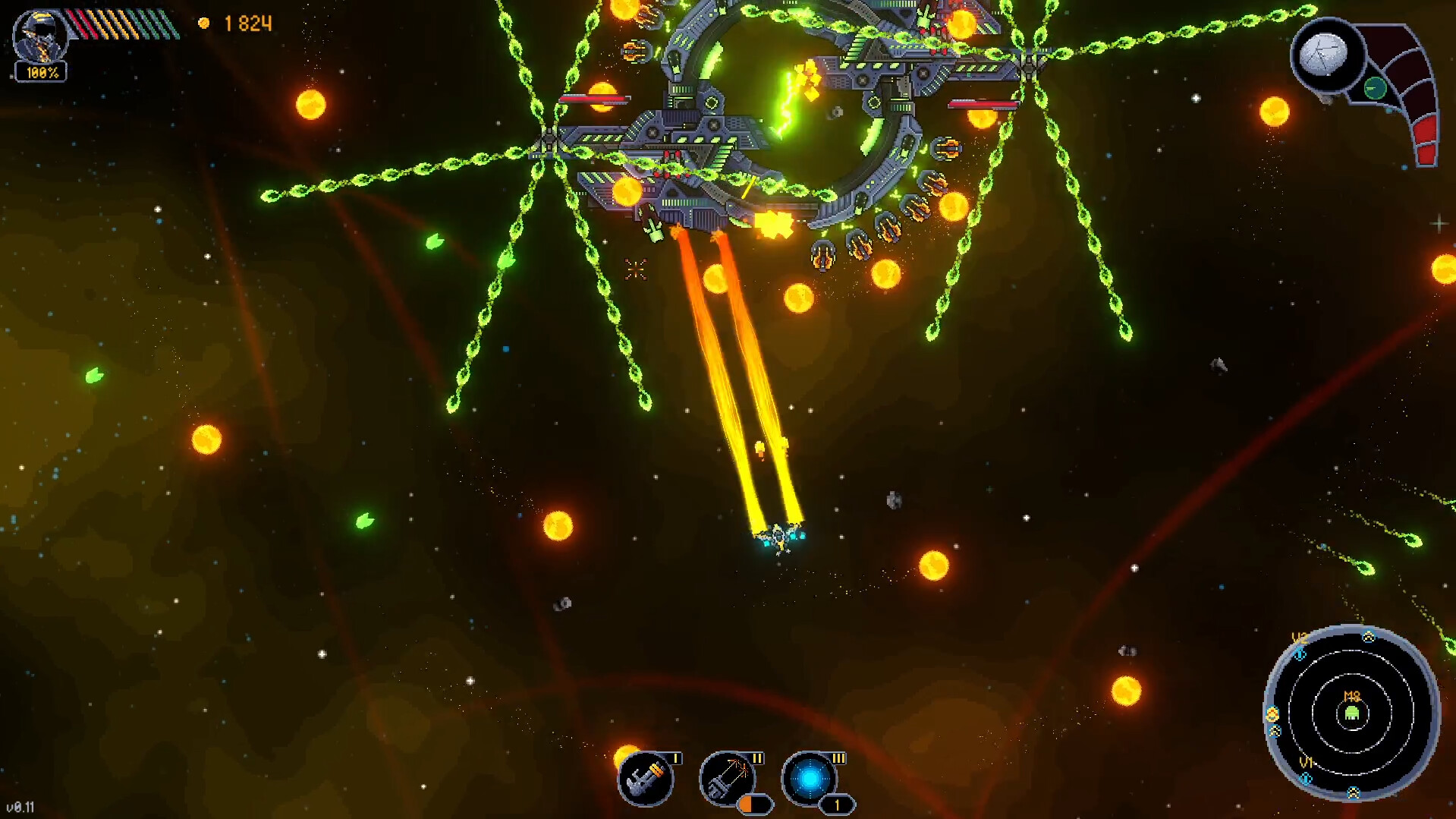The width and height of the screenshot is (1456, 819).
Task: Trigger the blue energy shield in slot III
Action: click(x=812, y=779)
